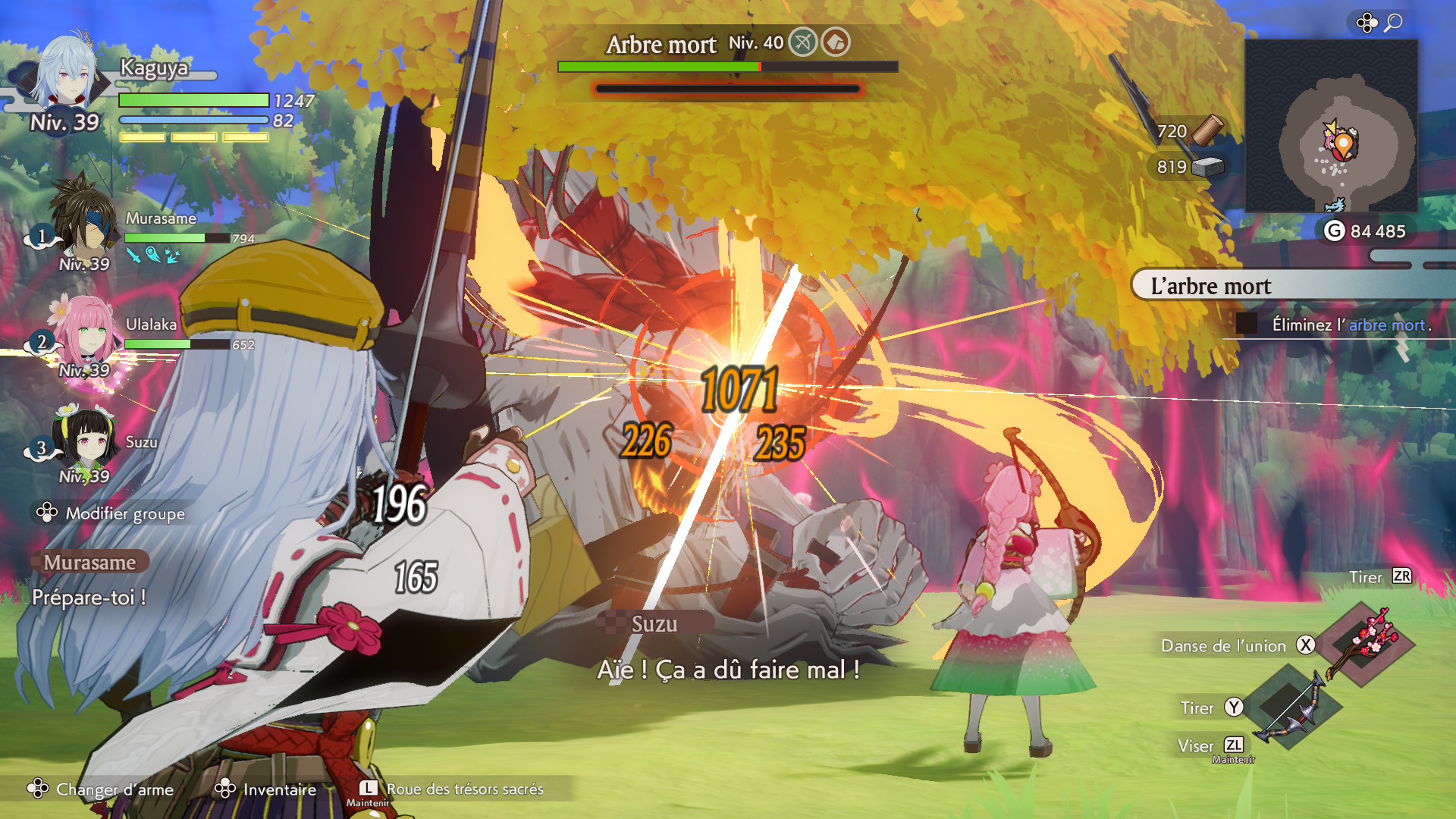Pick Ulalaka's pink-haired portrait
Image resolution: width=1456 pixels, height=819 pixels.
[85, 334]
